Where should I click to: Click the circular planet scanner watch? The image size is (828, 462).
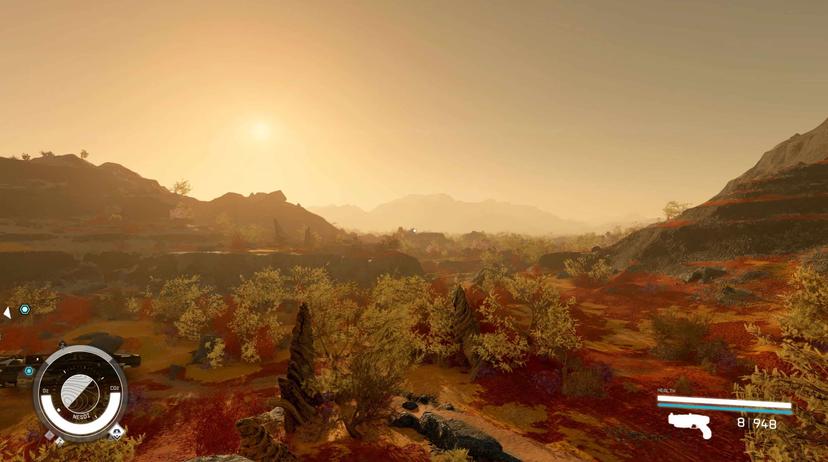80,393
